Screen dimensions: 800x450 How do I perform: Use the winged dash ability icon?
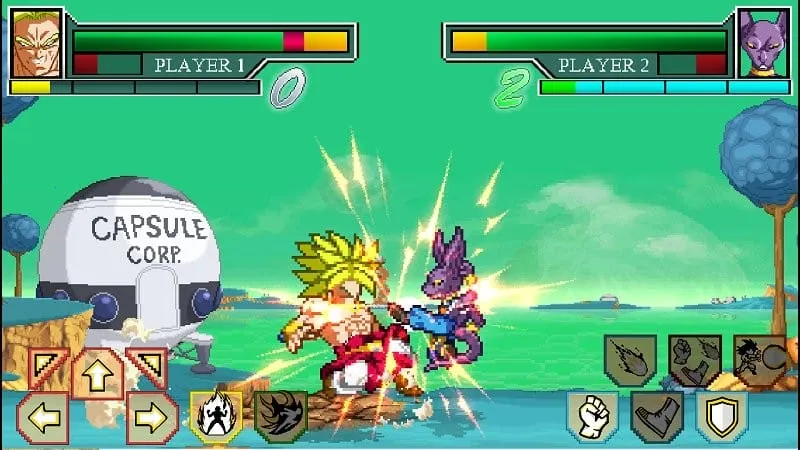(280, 415)
